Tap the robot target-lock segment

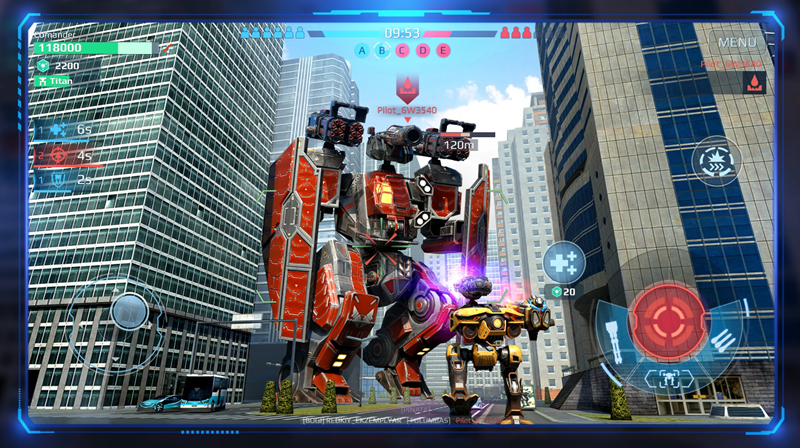pos(669,378)
